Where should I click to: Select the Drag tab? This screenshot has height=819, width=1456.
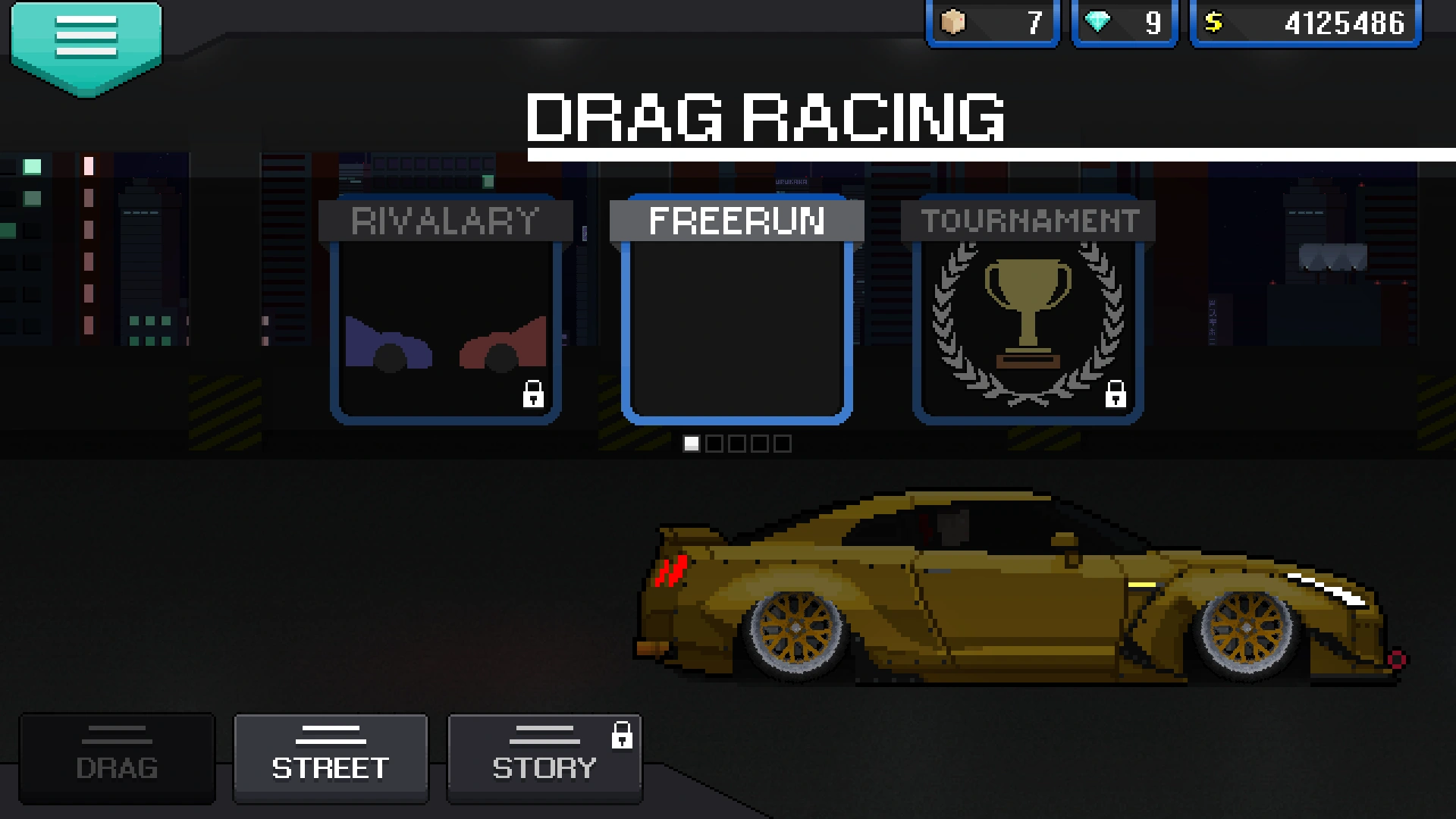(116, 758)
